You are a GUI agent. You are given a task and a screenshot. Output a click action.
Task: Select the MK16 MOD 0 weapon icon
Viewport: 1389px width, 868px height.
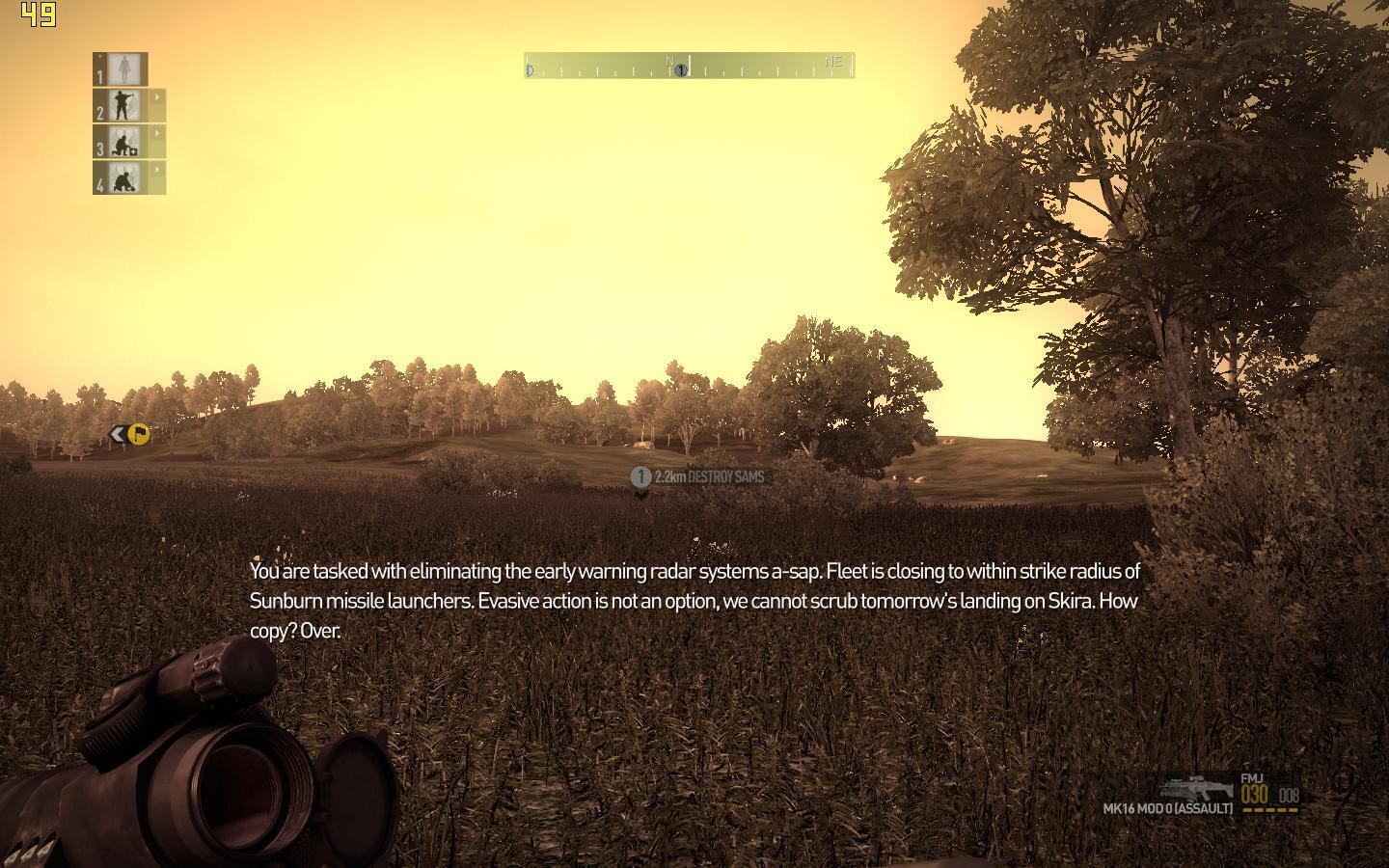tap(1196, 787)
